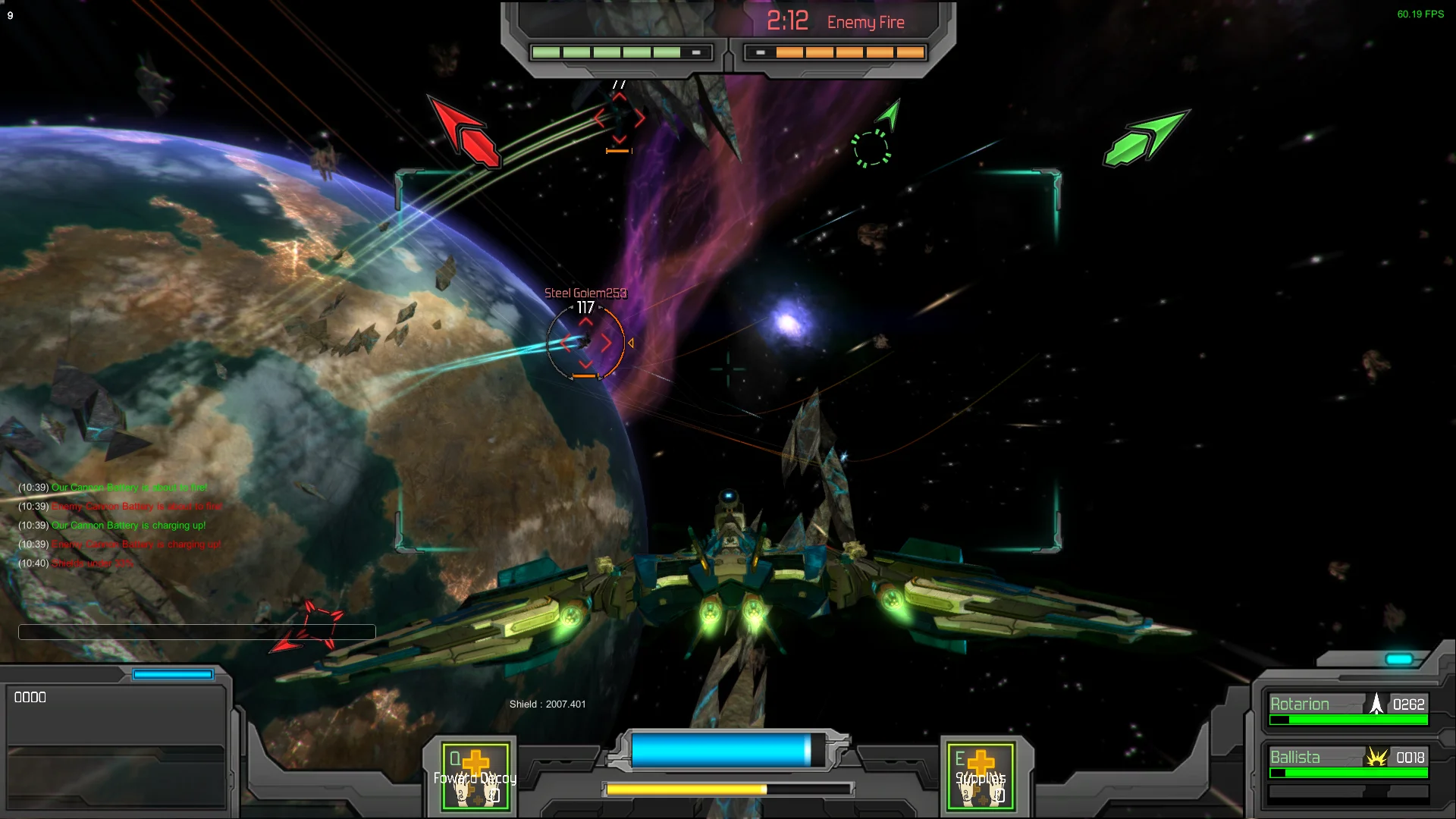
Task: Activate the Forward Decoy ability
Action: pyautogui.click(x=475, y=777)
